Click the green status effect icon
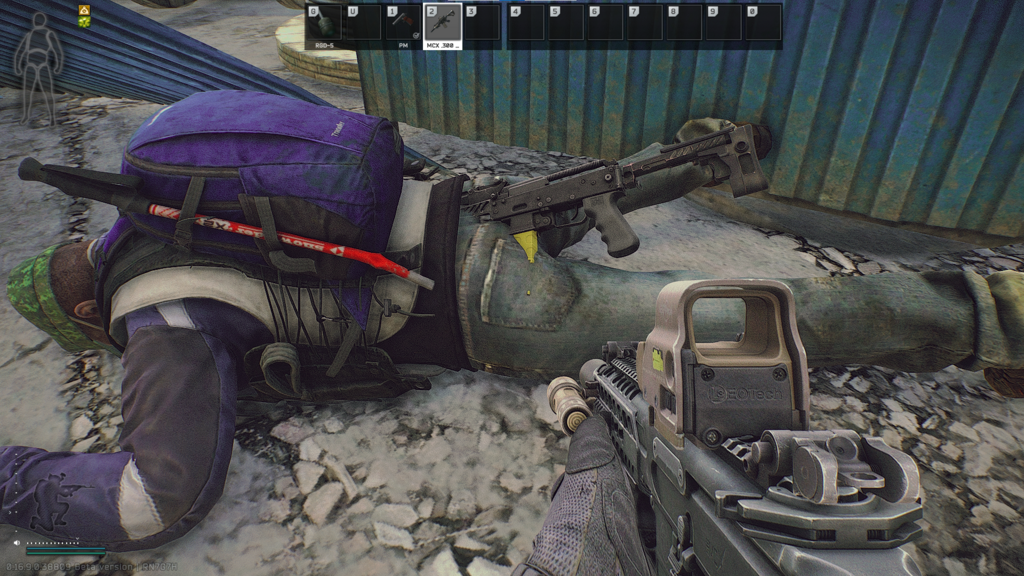This screenshot has height=576, width=1024. click(x=85, y=20)
